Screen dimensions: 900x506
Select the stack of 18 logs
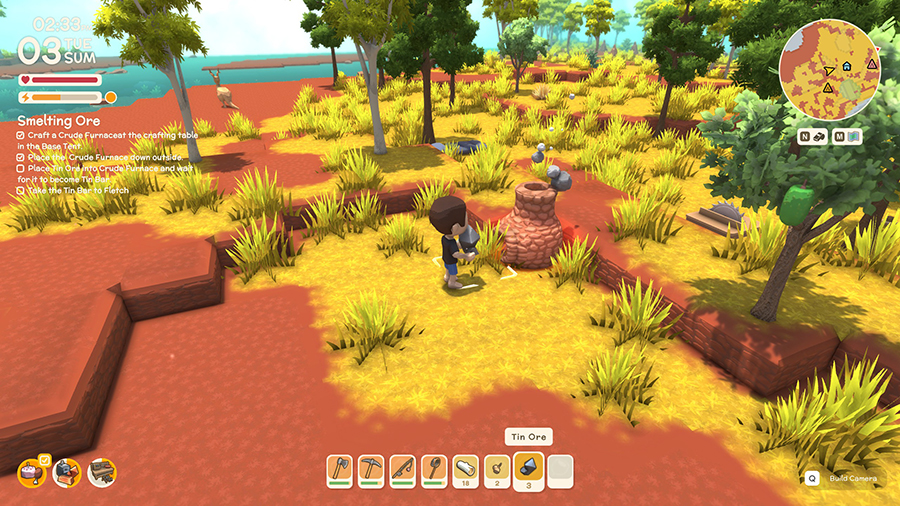click(x=466, y=468)
